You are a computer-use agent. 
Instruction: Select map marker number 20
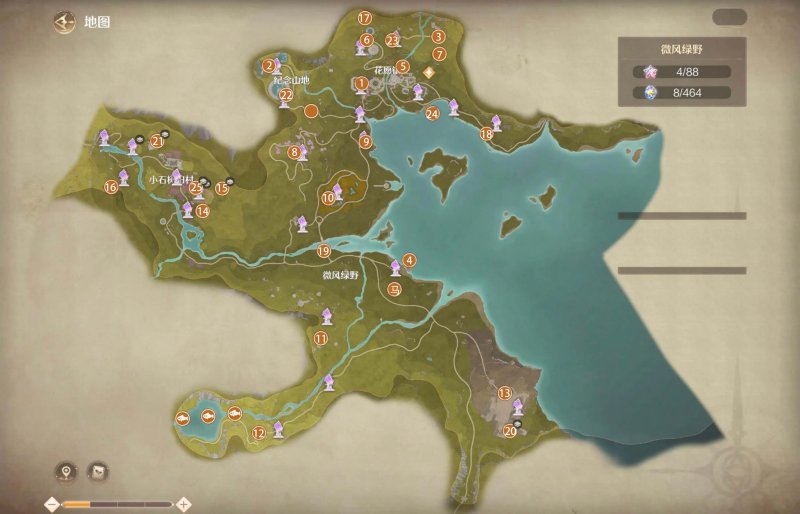(x=510, y=431)
